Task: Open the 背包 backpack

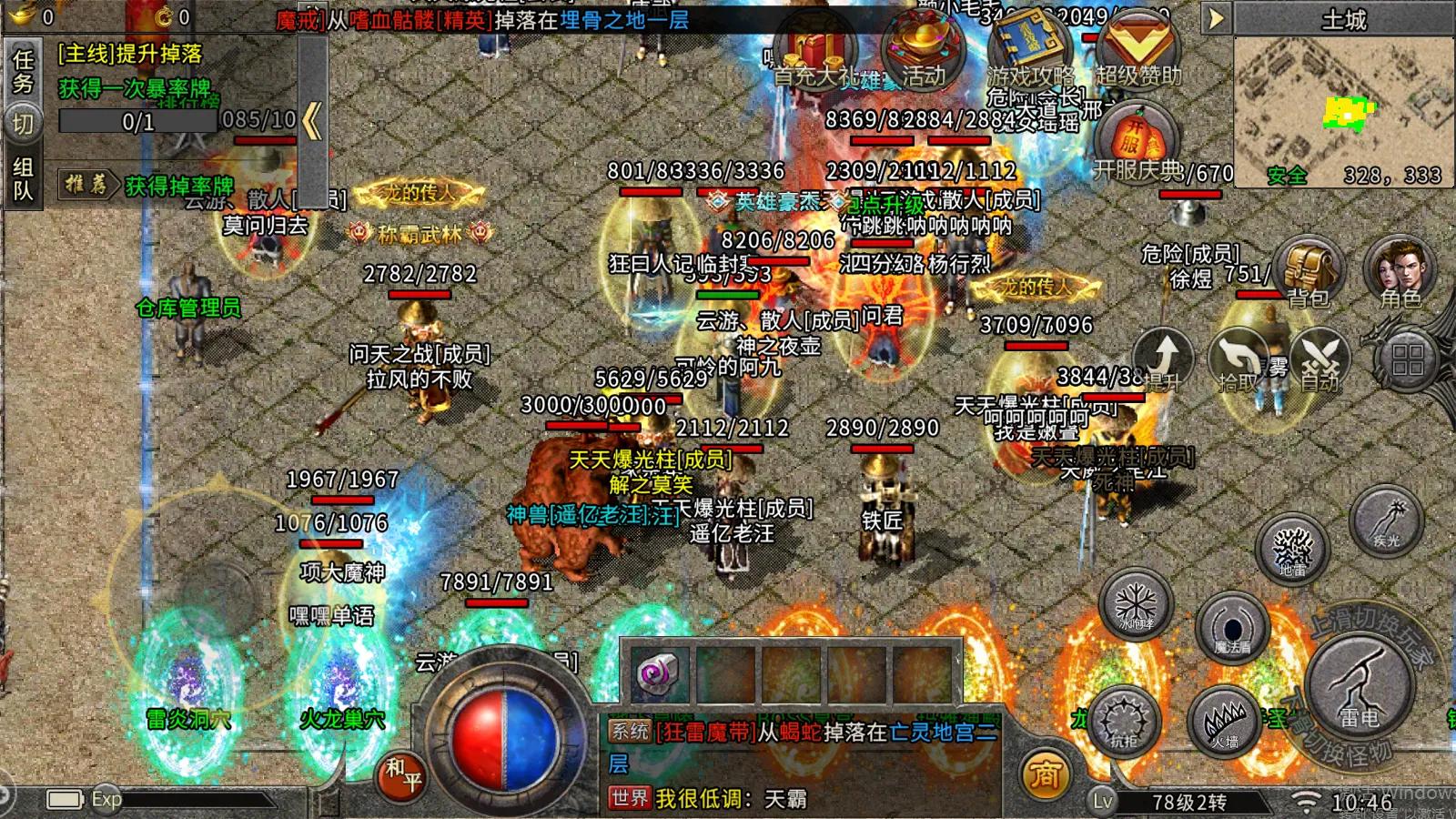Action: (1308, 271)
